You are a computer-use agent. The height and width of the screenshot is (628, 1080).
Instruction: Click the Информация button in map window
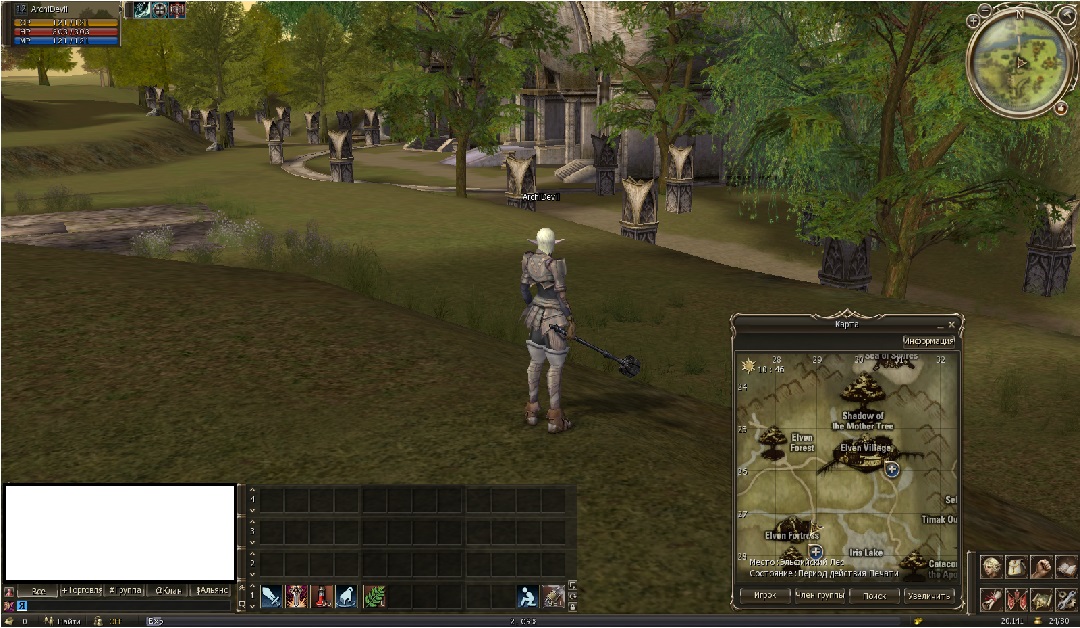(x=928, y=341)
